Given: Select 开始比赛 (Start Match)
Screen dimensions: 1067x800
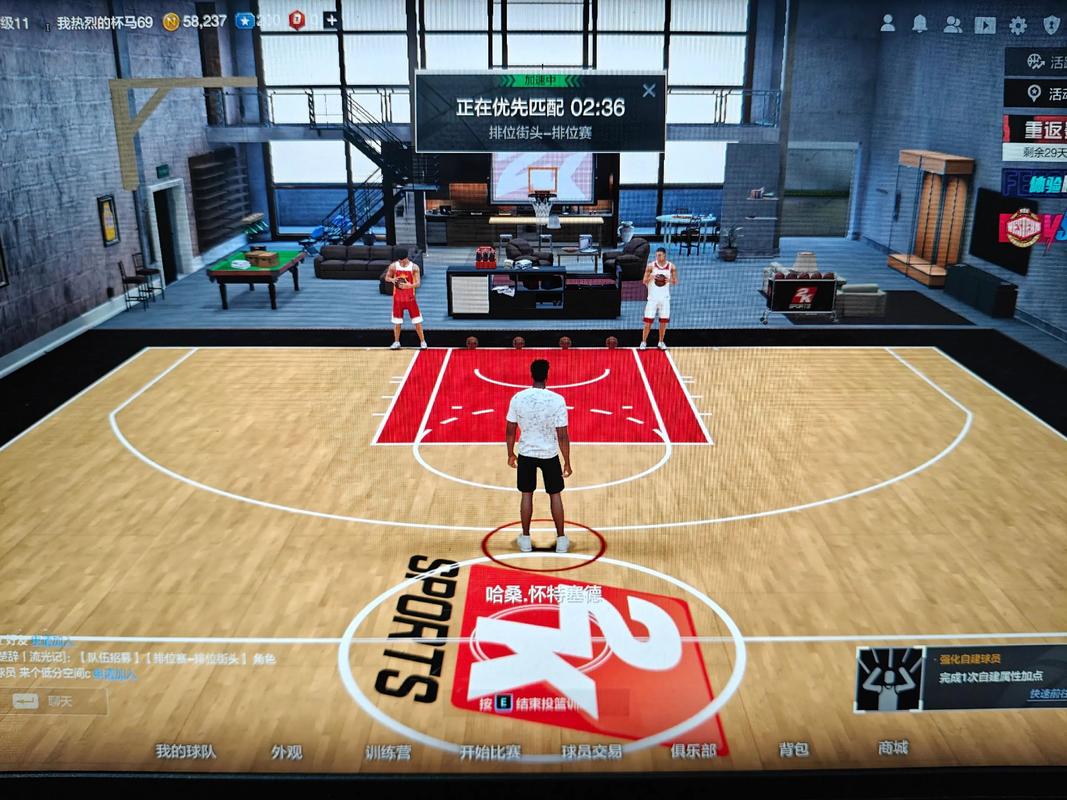Looking at the screenshot, I should (x=490, y=752).
